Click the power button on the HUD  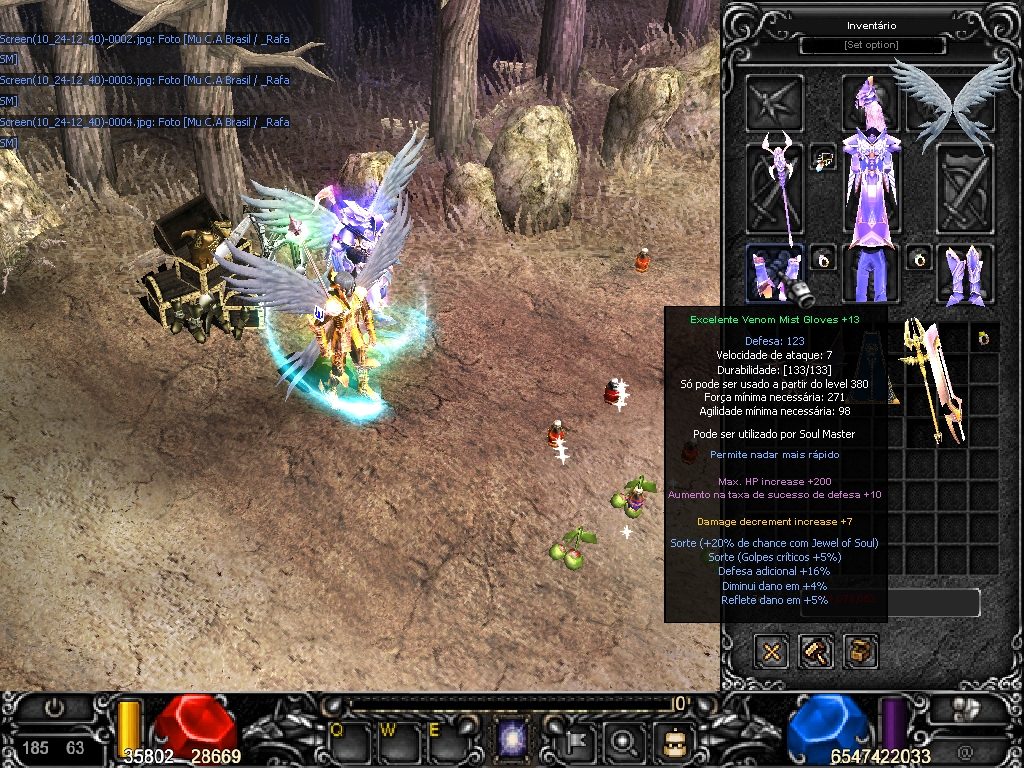(x=55, y=708)
